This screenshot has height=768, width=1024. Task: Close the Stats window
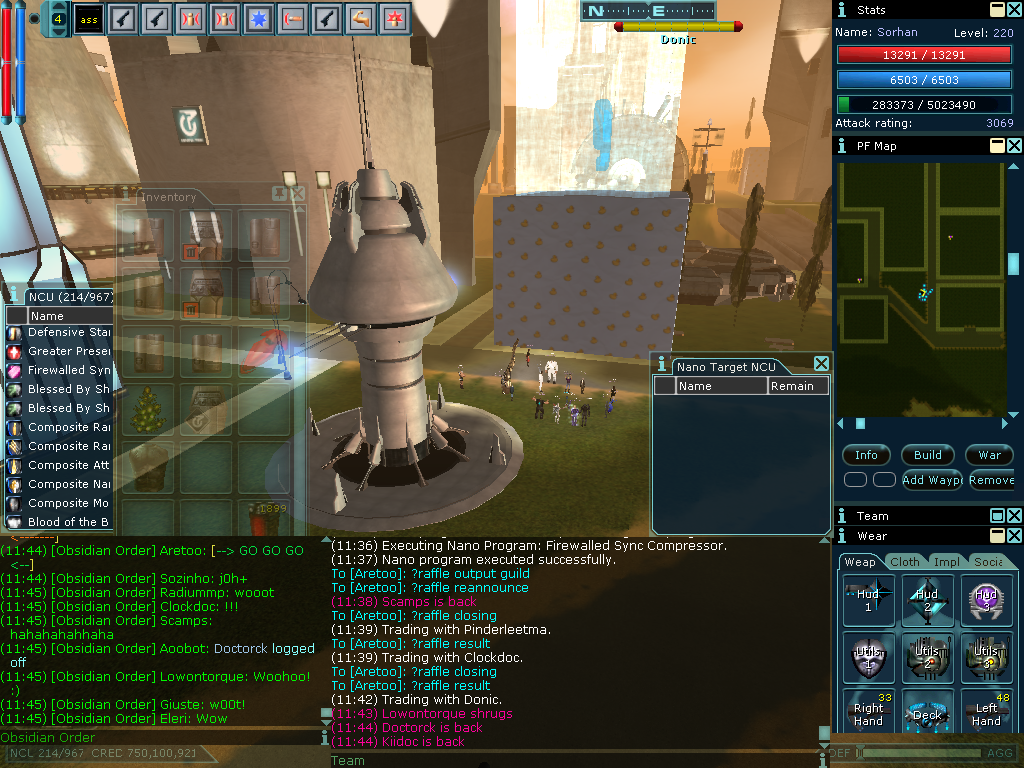coord(1014,9)
